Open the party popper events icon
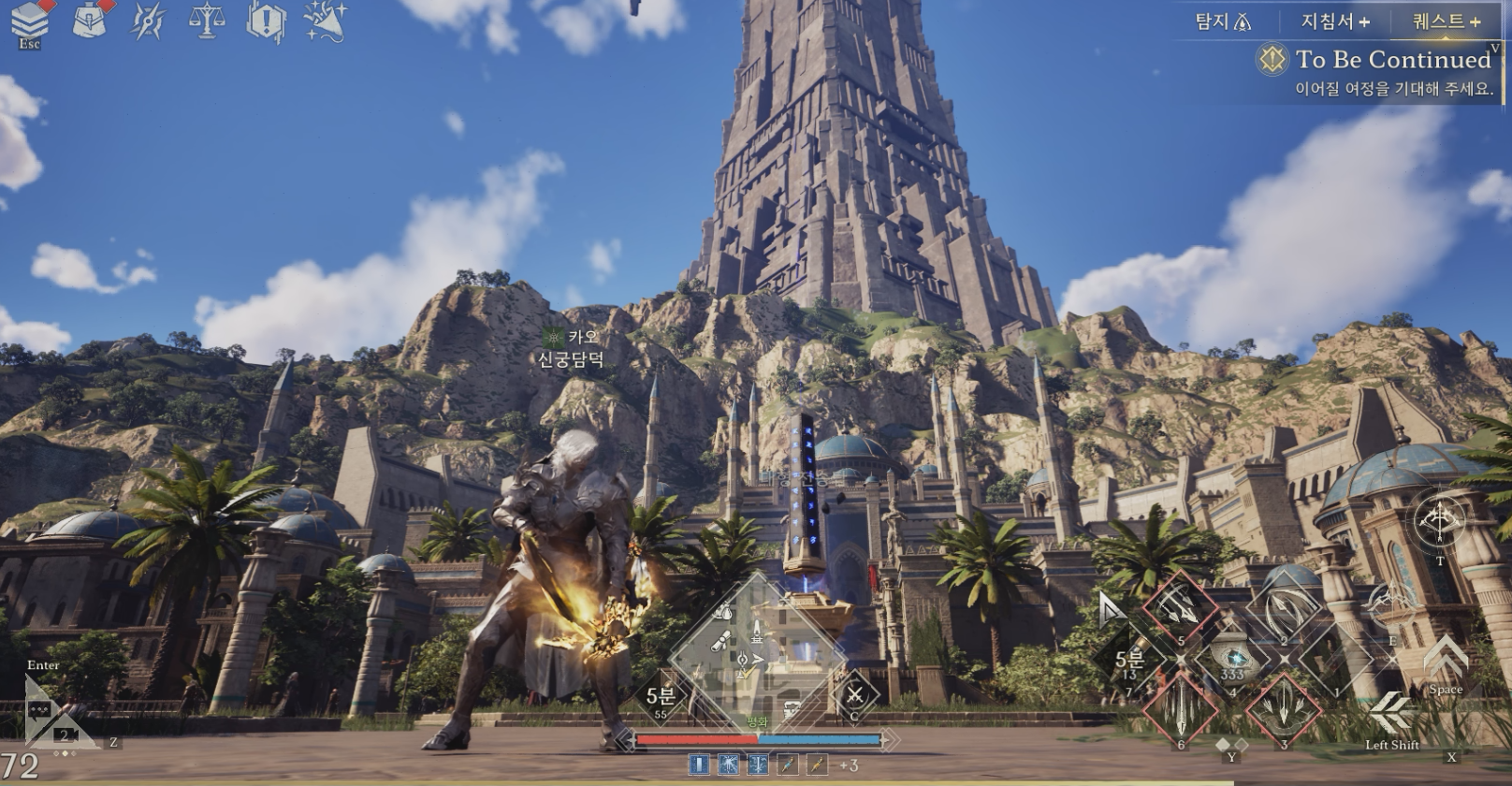Screen dimensions: 1512x786 [x=325, y=21]
